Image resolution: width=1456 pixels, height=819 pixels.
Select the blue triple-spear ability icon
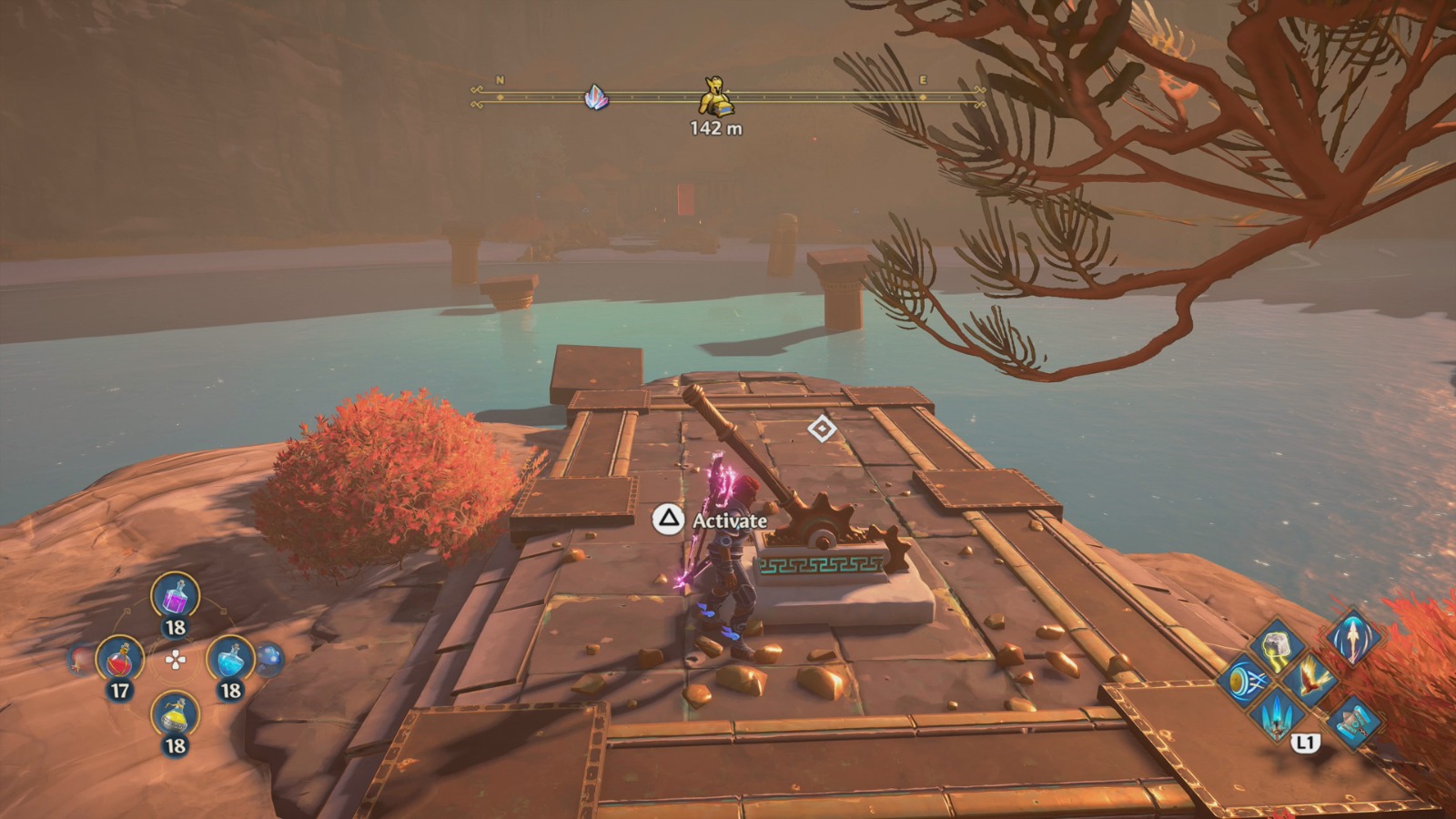point(1277,718)
